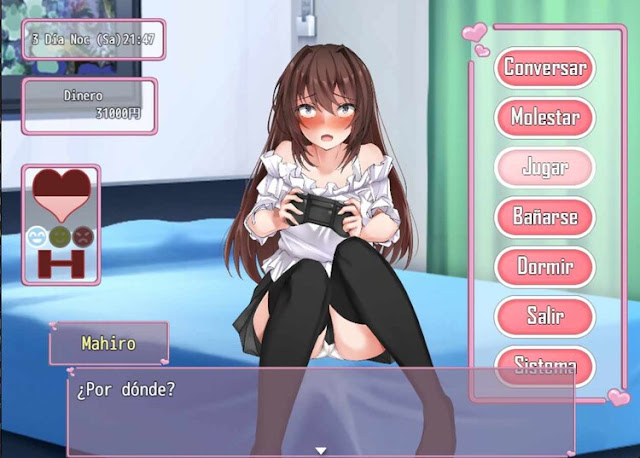Advance the dialogue with the arrow
The image size is (640, 458).
click(x=320, y=450)
